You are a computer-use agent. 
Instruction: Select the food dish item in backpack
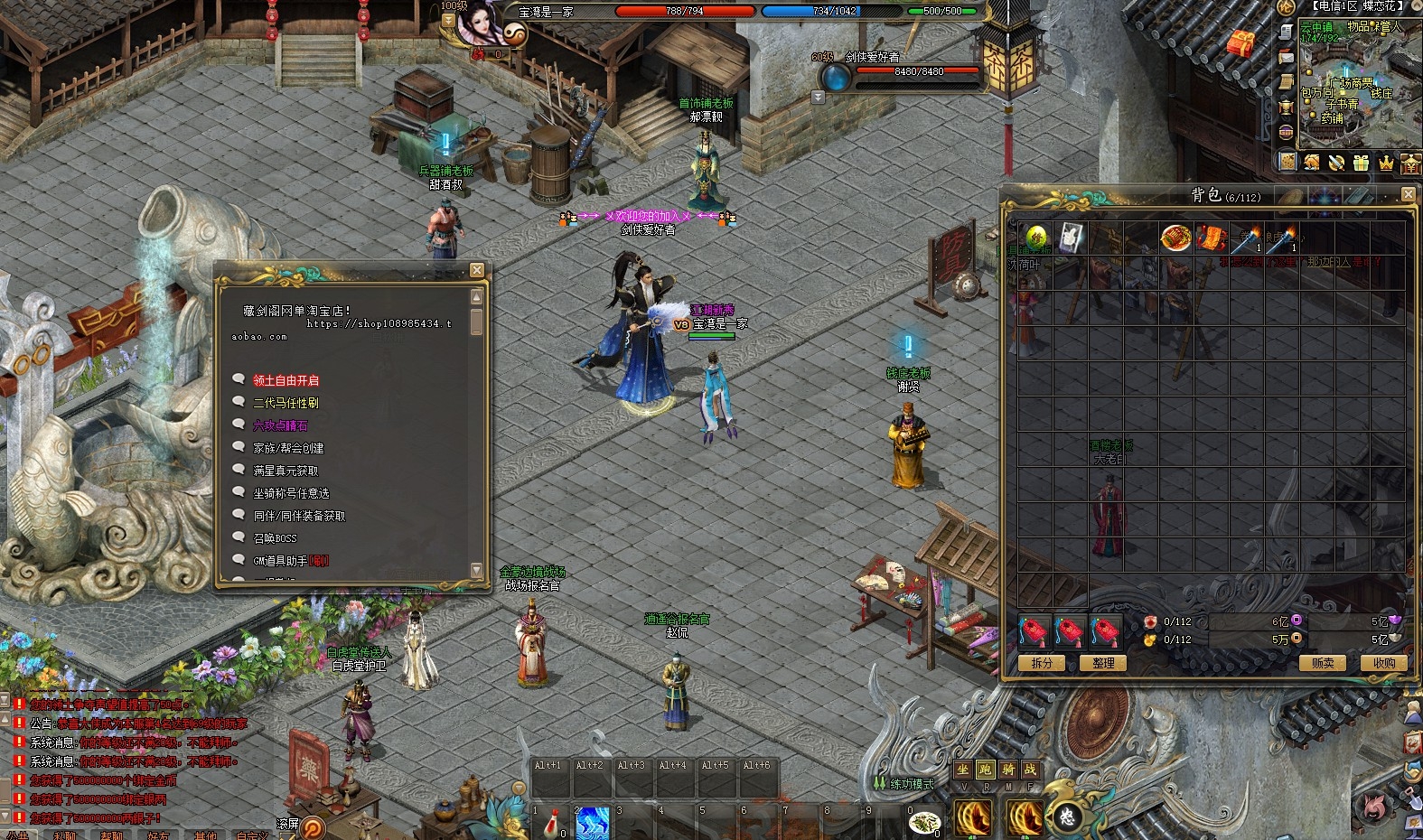(1175, 238)
